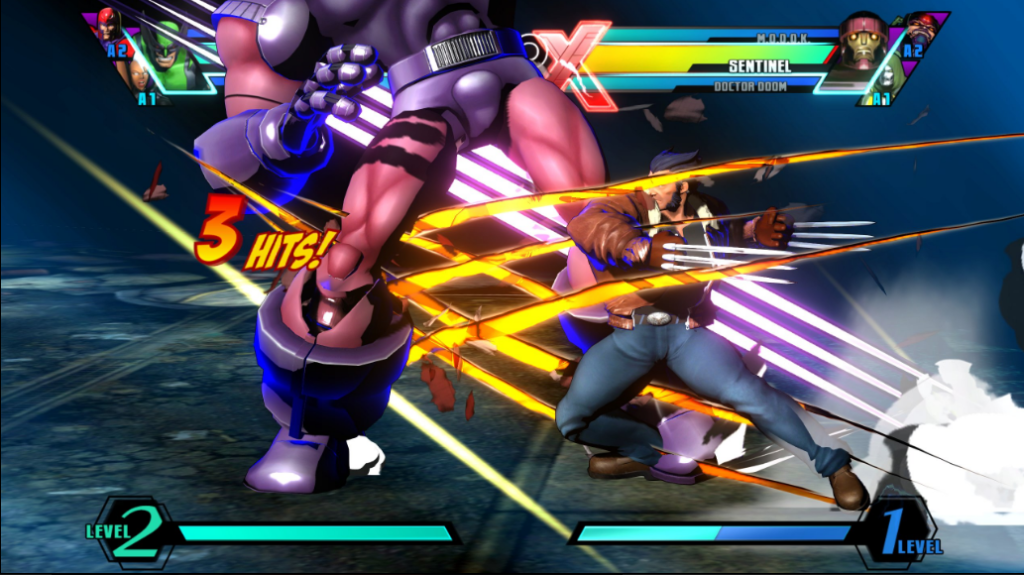Click the M.O.D.O.K. A2 assist portrait
The width and height of the screenshot is (1024, 575).
tap(921, 27)
